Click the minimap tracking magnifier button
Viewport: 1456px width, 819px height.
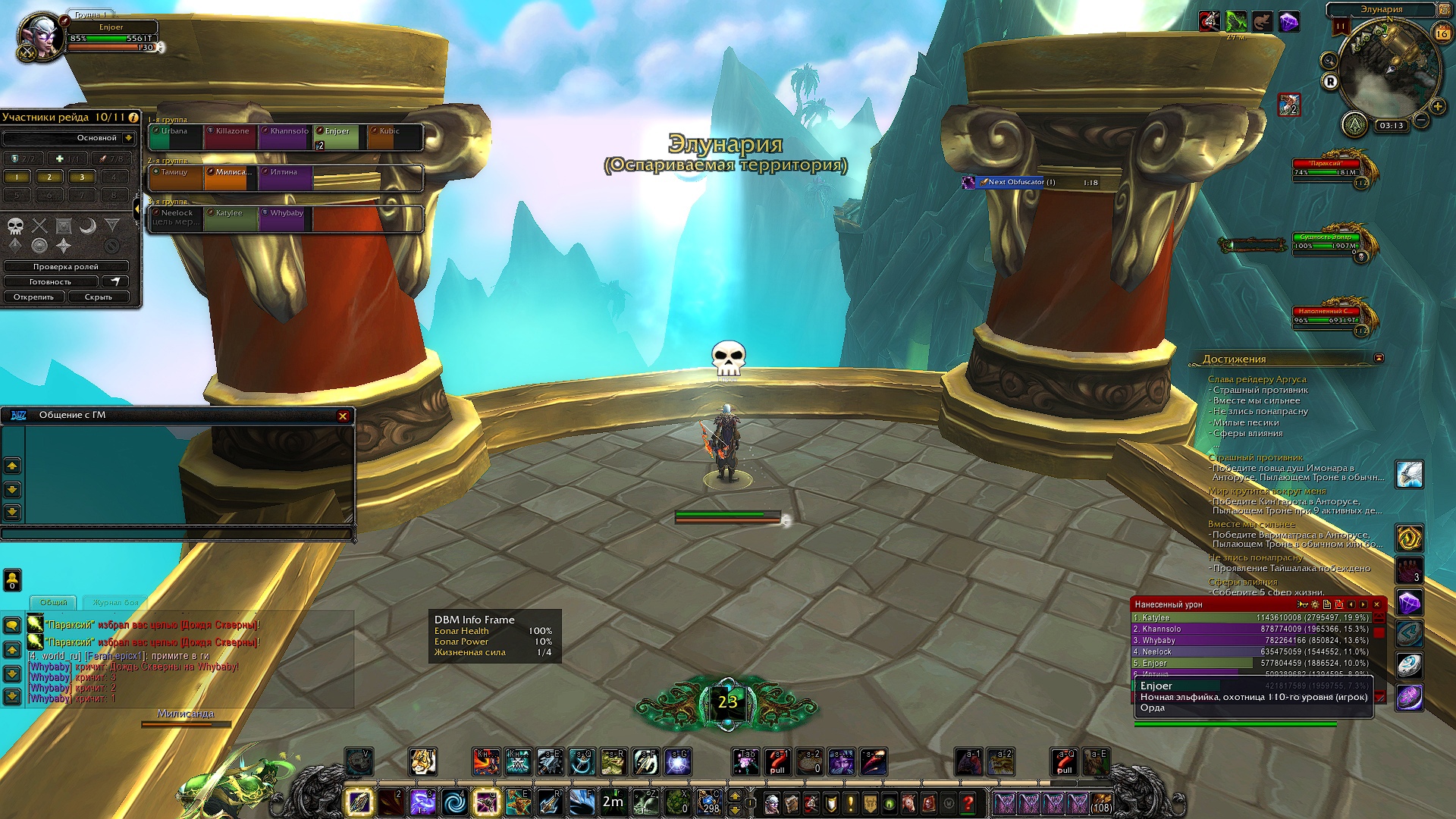pos(1329,61)
